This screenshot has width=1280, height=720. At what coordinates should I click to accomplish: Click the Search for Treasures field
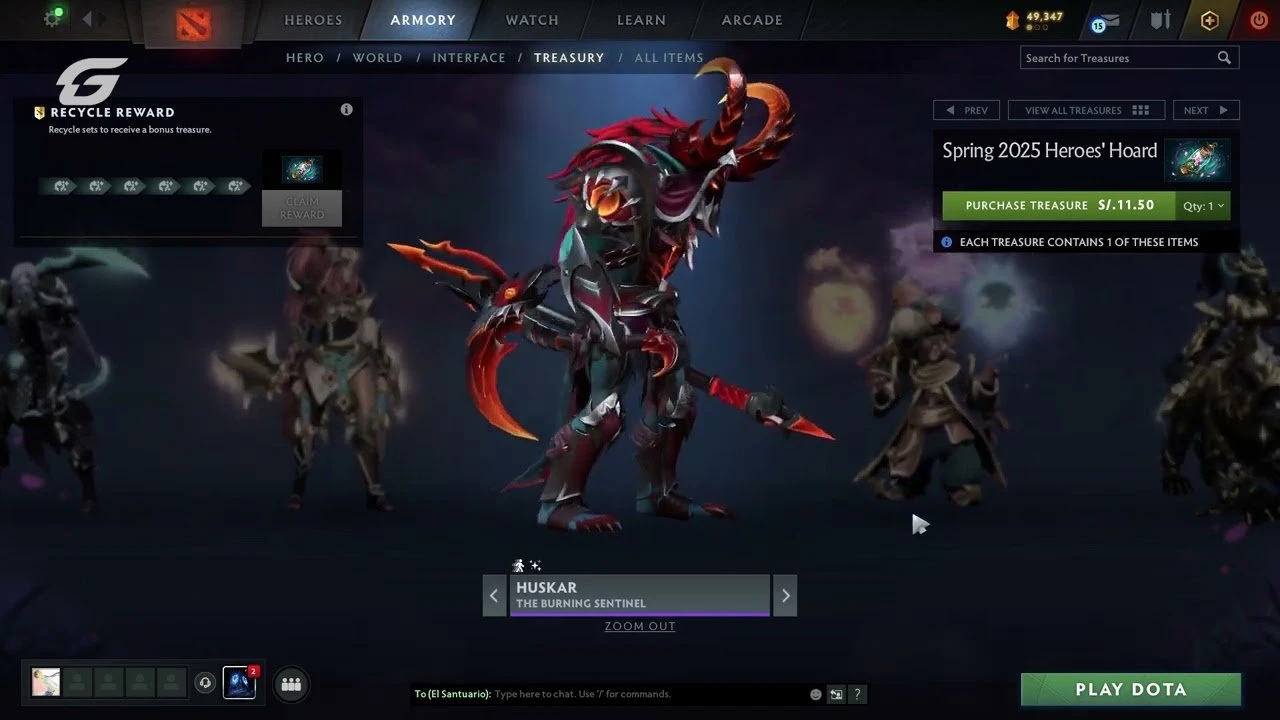1118,58
